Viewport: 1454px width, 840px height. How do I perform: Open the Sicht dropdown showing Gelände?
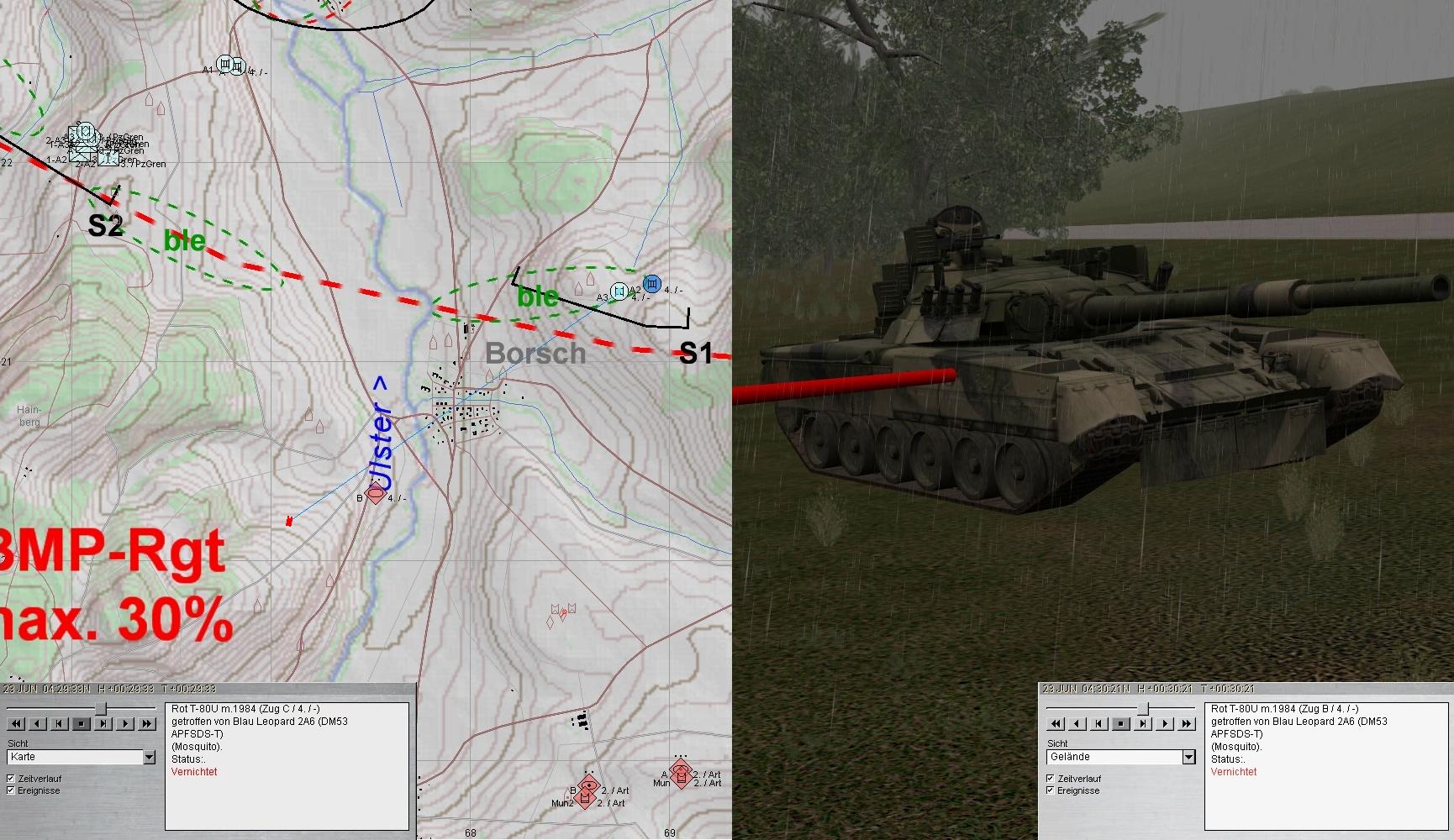tap(1188, 758)
